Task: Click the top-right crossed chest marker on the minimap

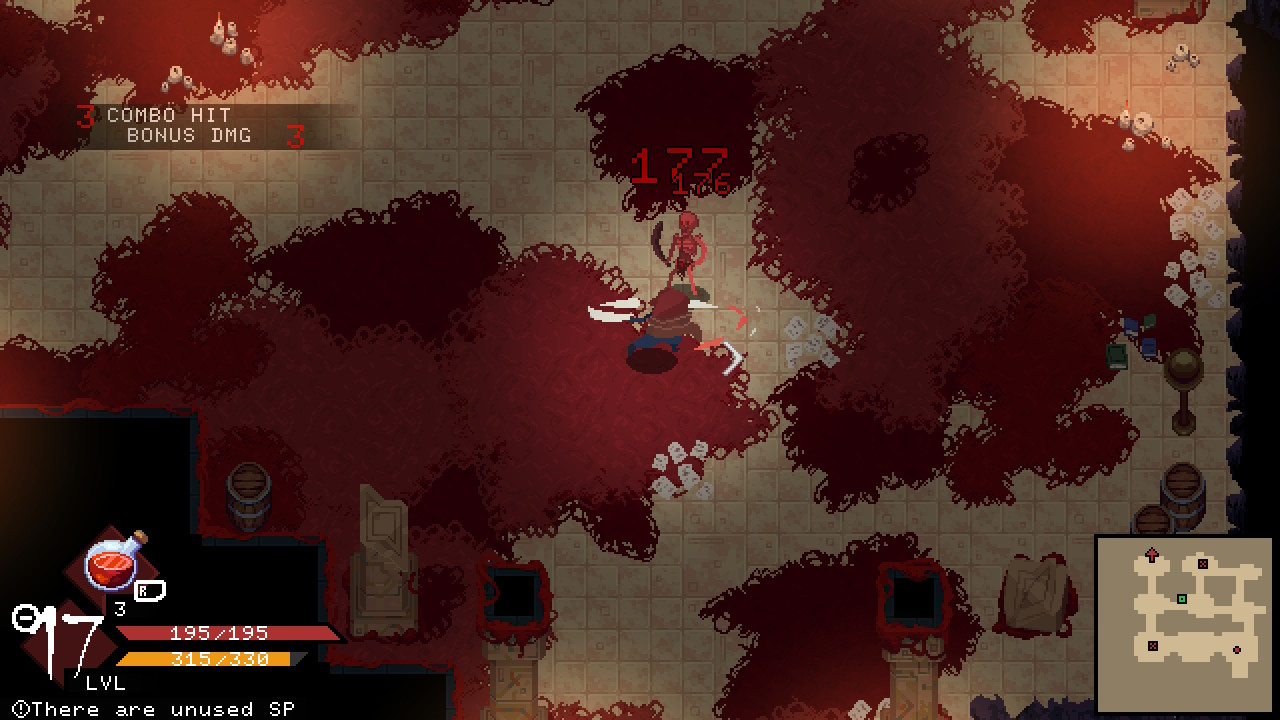Action: tap(1203, 563)
